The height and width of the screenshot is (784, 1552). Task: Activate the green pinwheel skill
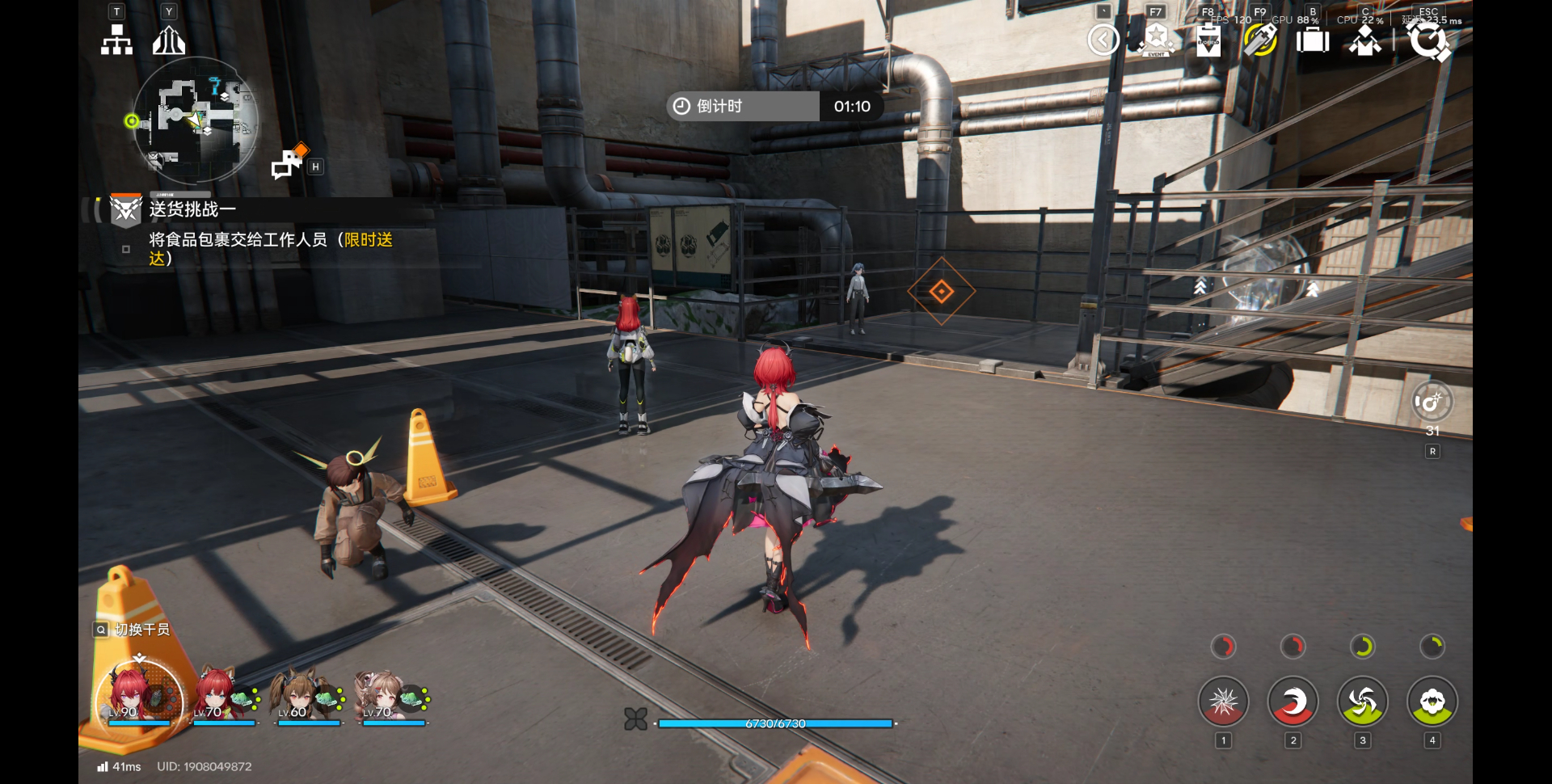click(x=1362, y=702)
